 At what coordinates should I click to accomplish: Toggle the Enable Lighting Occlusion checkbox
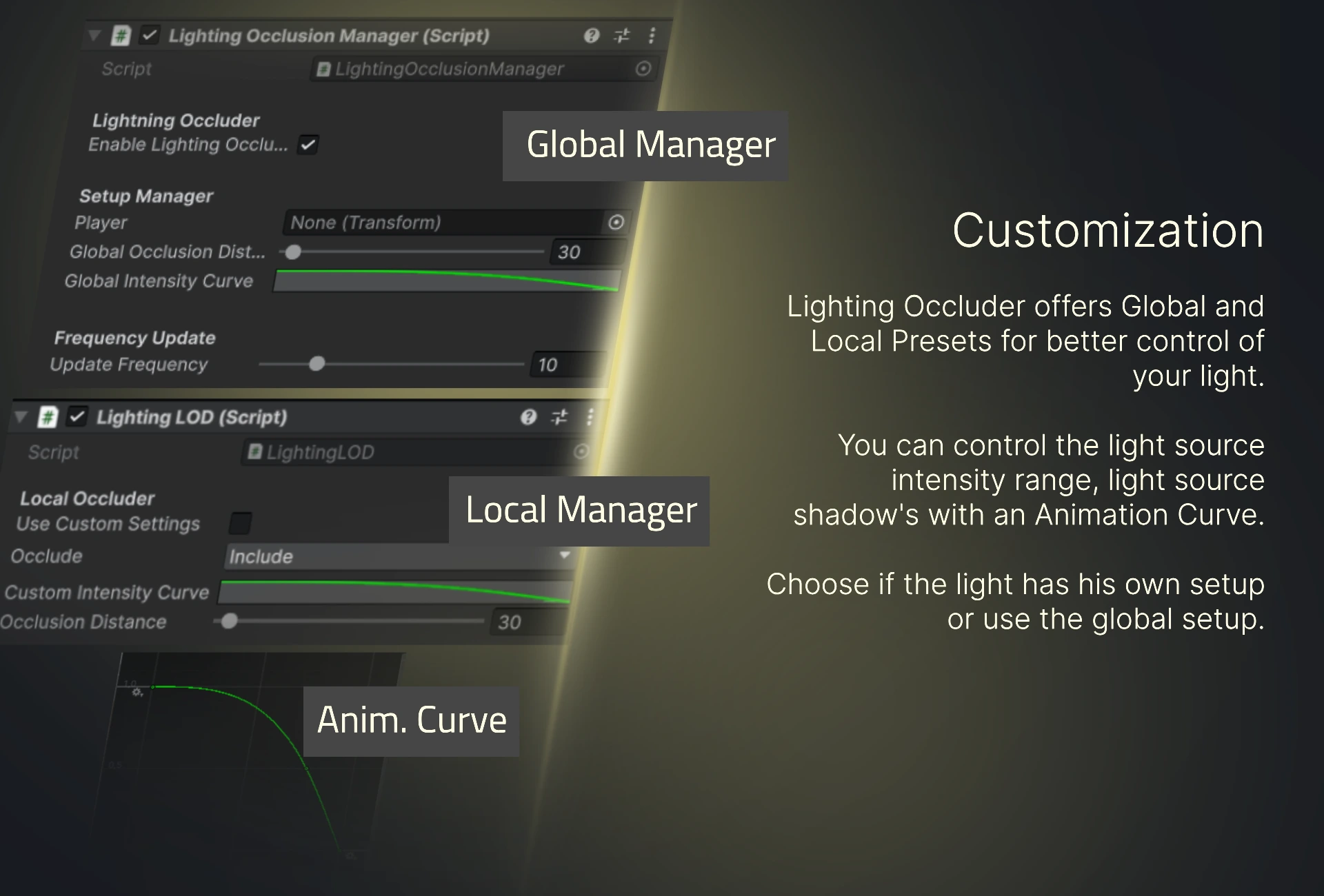tap(308, 145)
